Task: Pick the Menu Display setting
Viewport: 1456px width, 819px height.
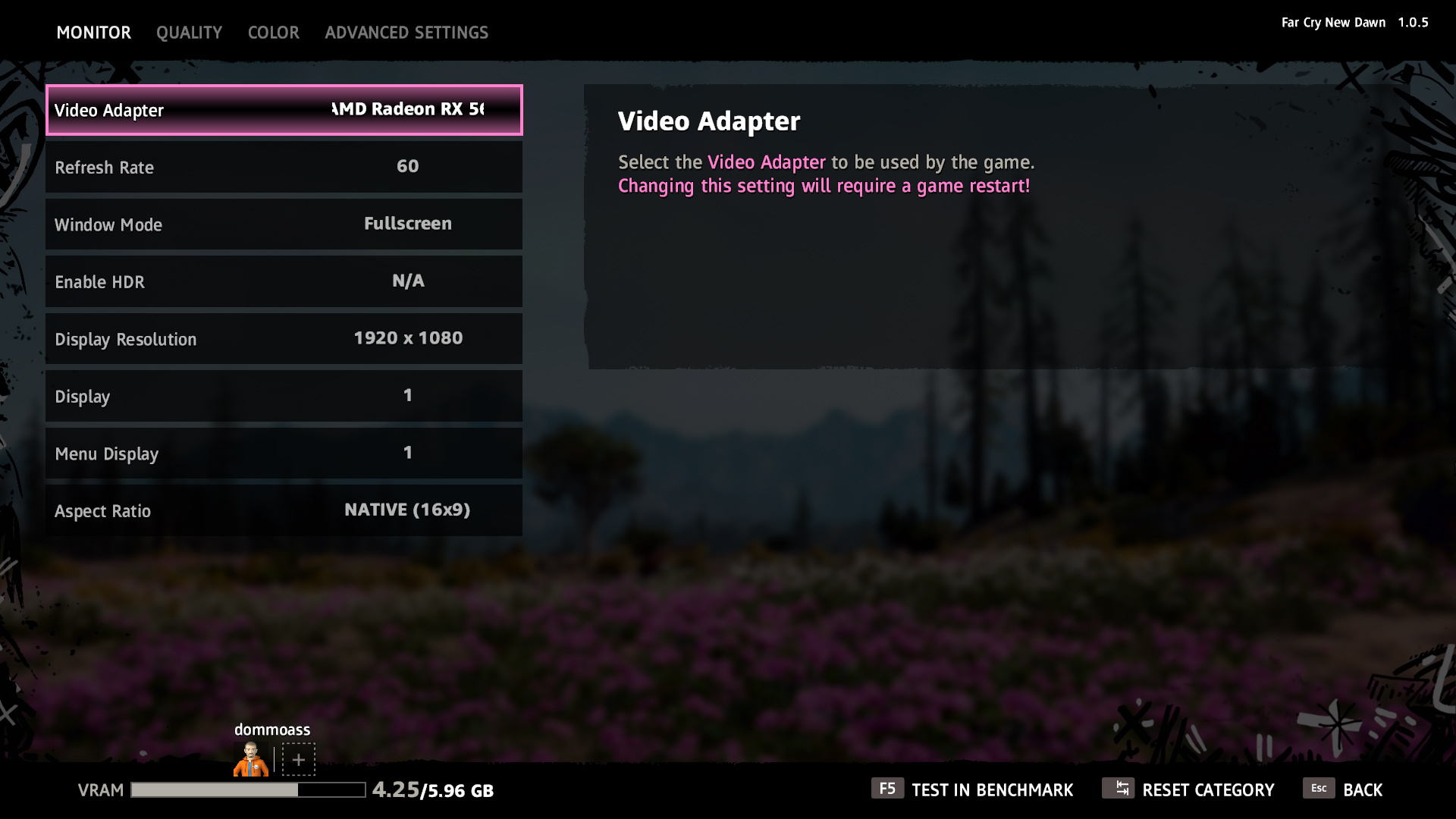Action: click(x=284, y=453)
